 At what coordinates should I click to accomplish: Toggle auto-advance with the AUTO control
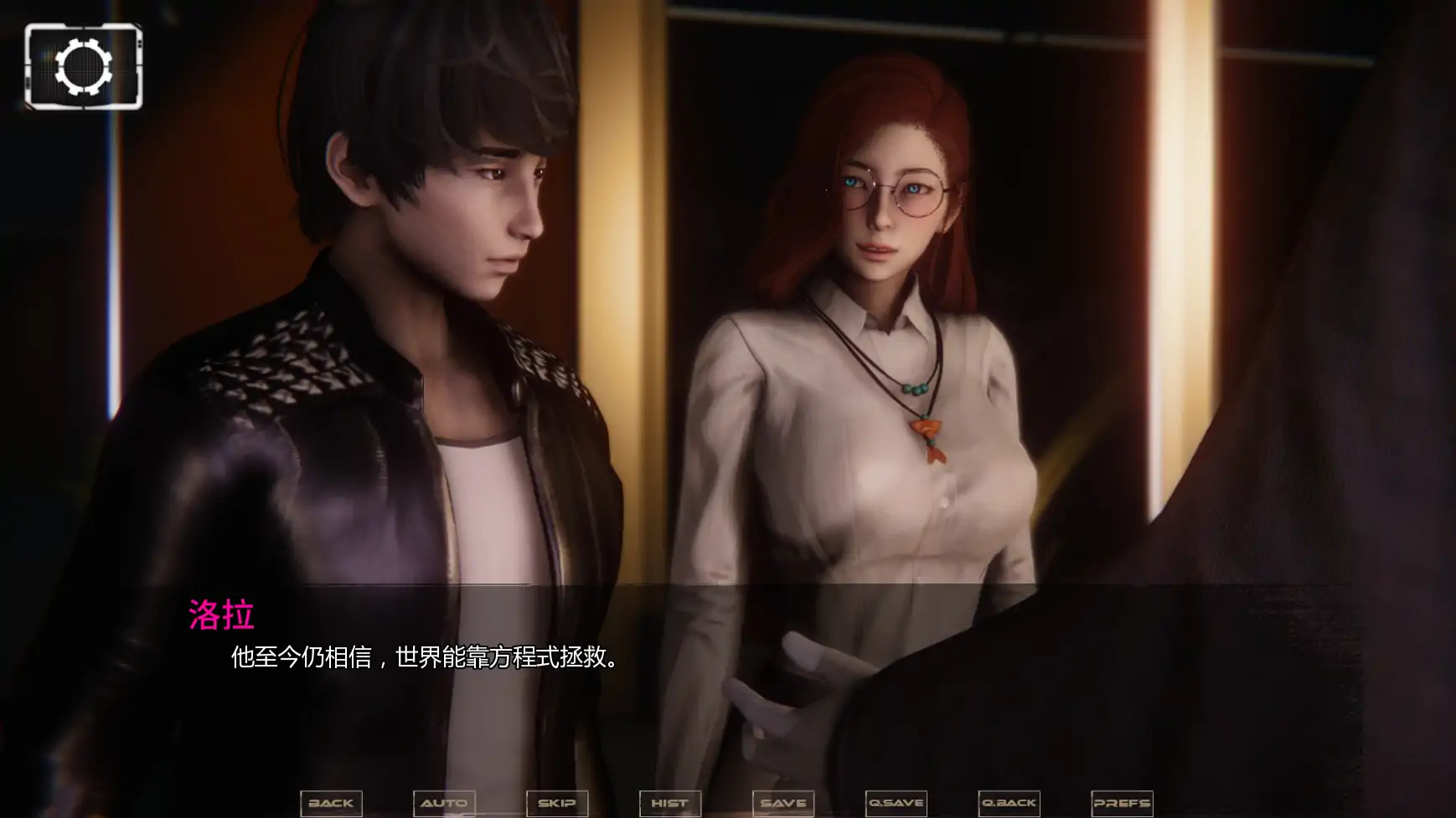[x=445, y=802]
